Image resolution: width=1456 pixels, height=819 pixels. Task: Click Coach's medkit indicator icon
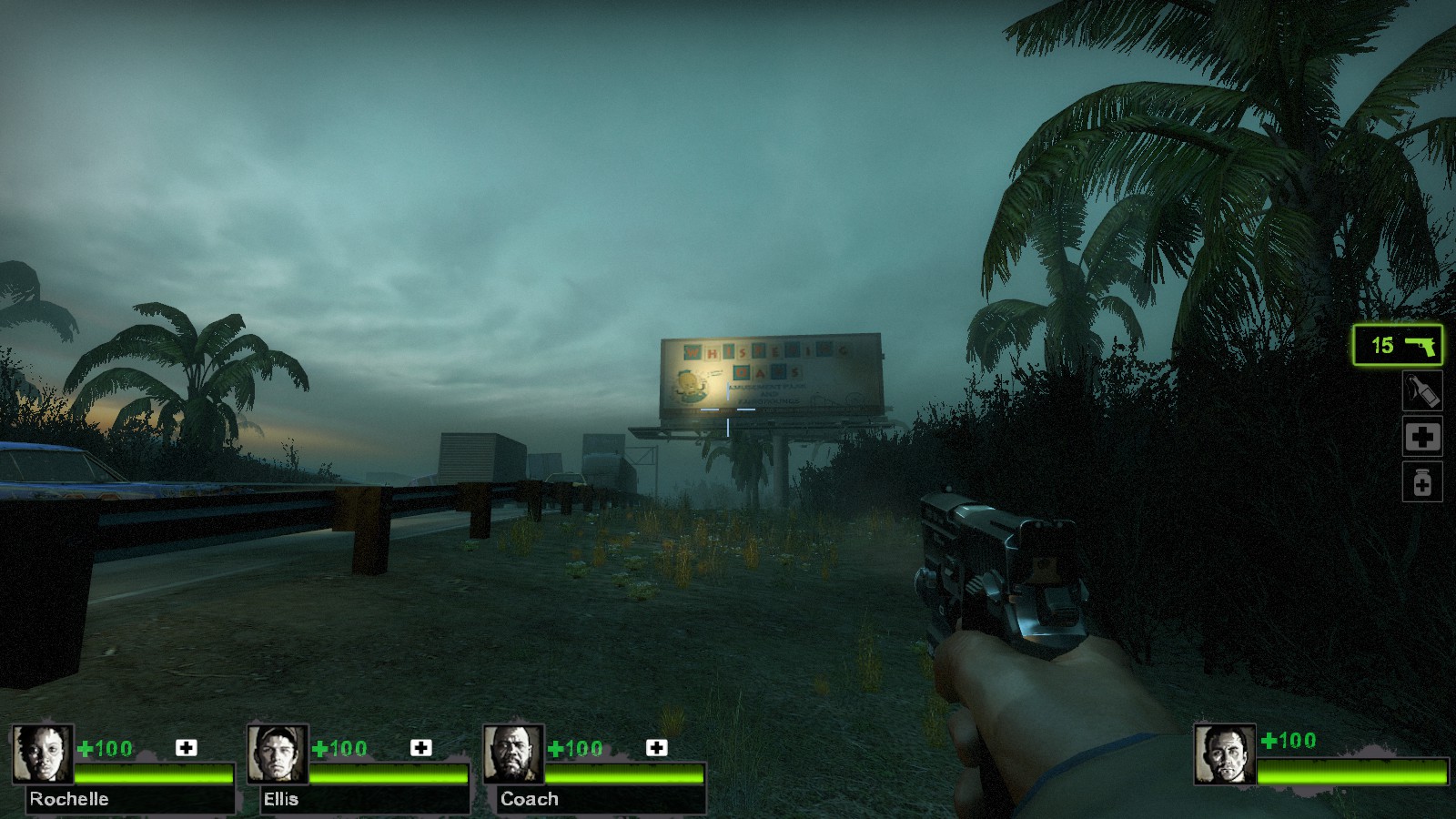click(657, 748)
